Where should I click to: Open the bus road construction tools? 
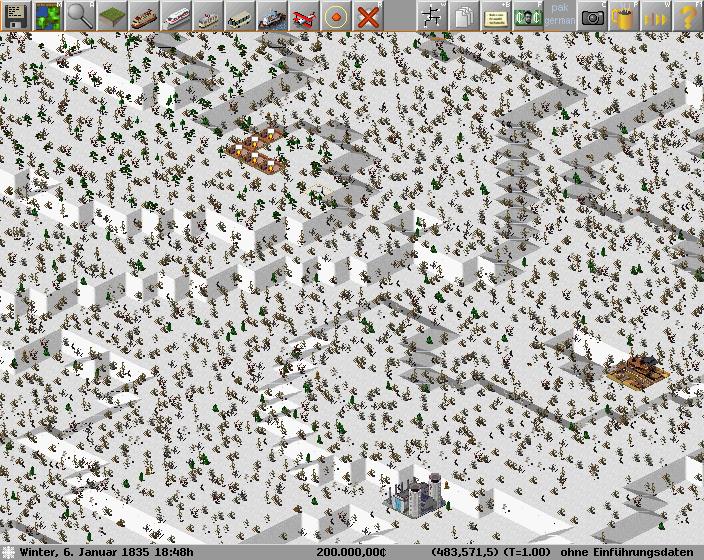coord(239,15)
